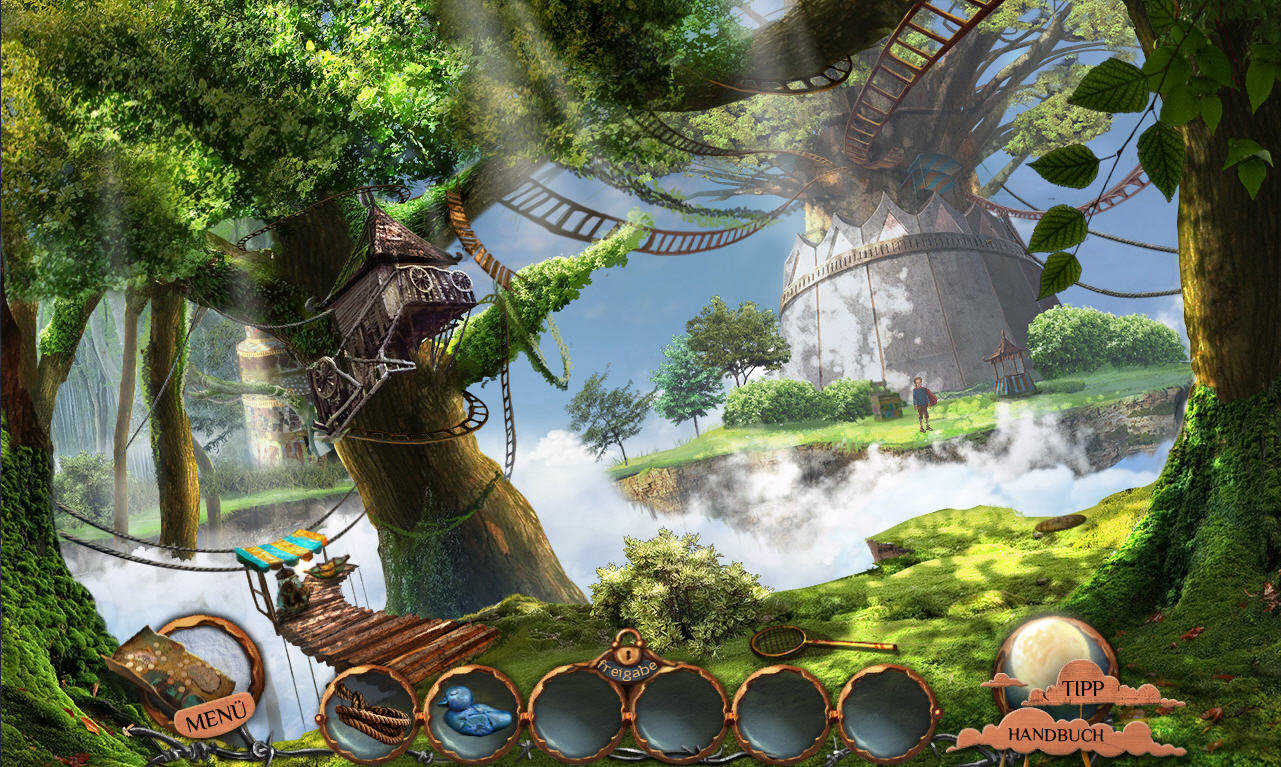Screen dimensions: 1281x767
Task: Open the MENÜ button
Action: pos(215,716)
